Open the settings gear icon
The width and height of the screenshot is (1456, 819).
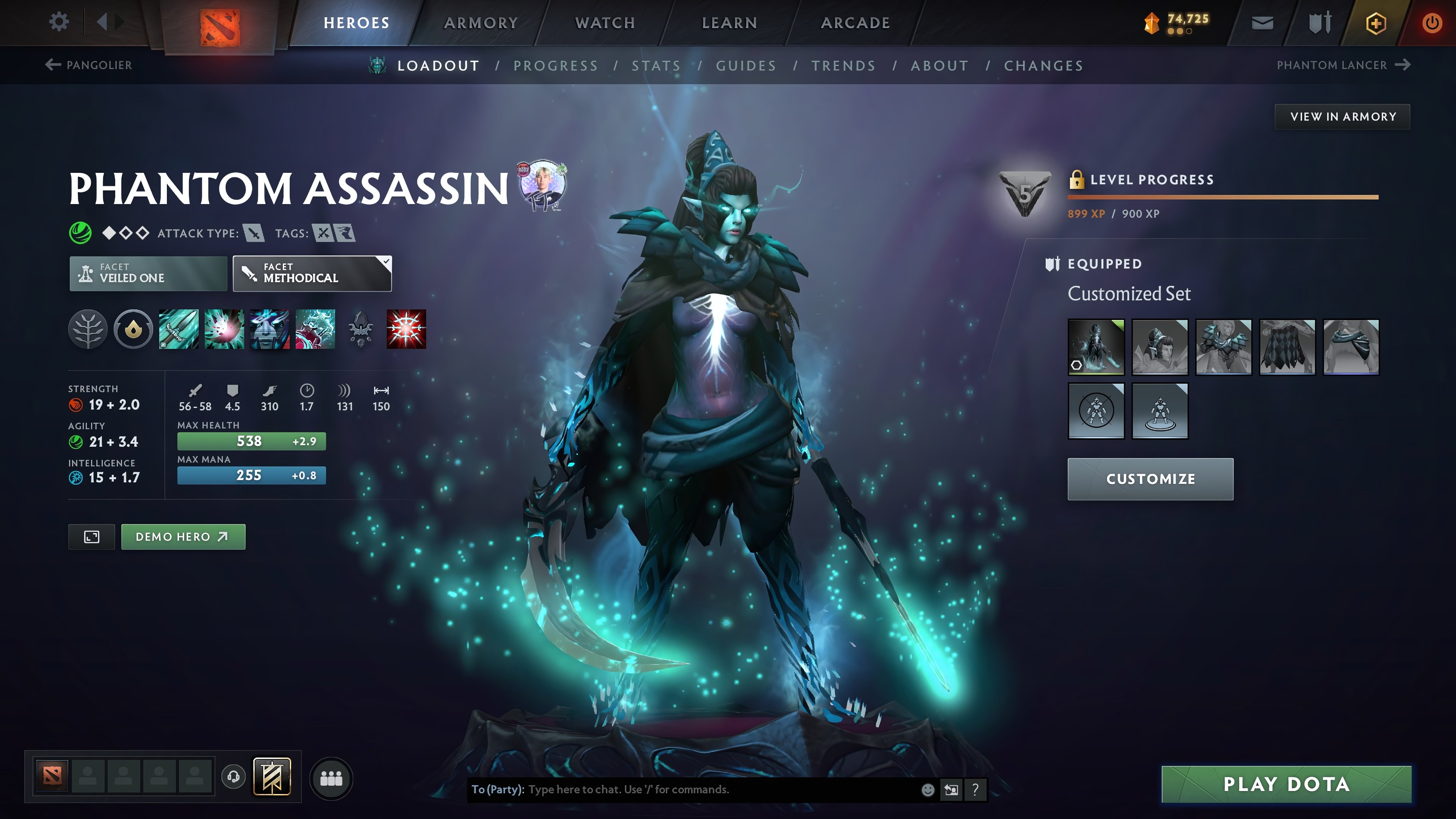(x=59, y=22)
